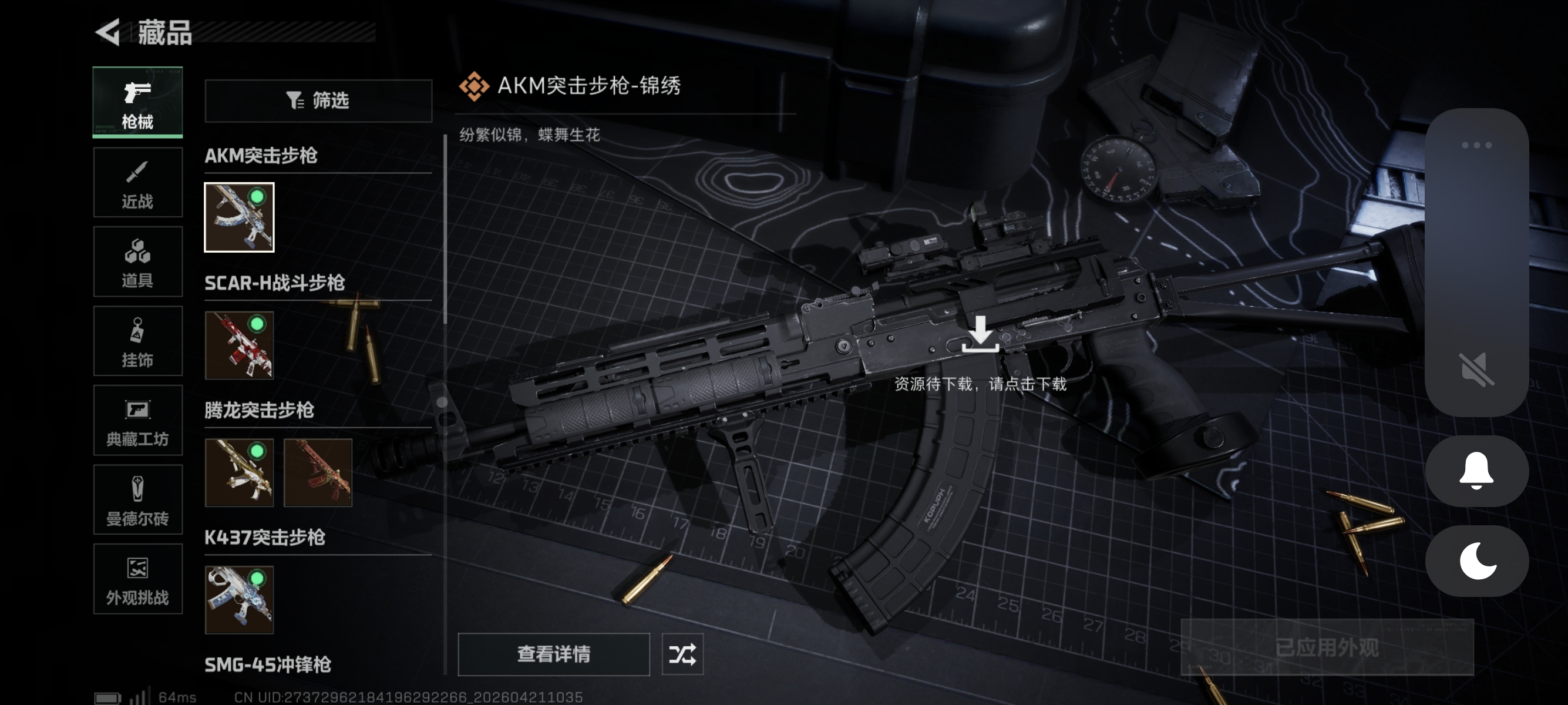Select the 典藏工坊 workshop icon

[137, 421]
